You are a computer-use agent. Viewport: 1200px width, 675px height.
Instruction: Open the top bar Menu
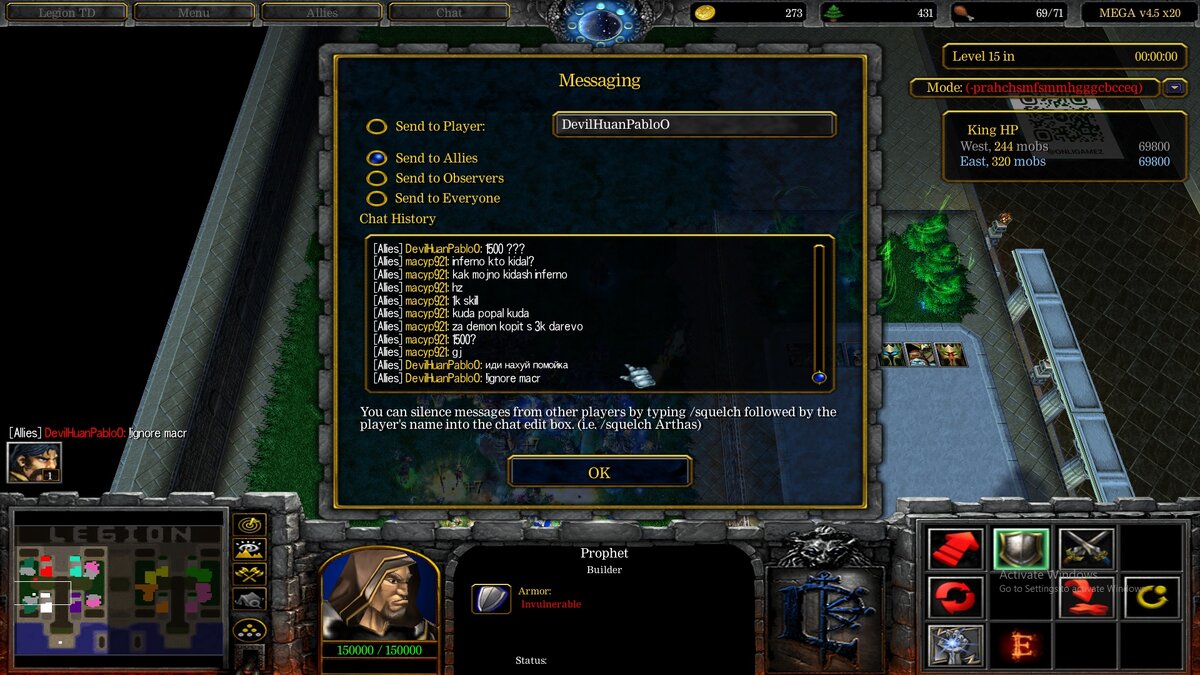(194, 13)
